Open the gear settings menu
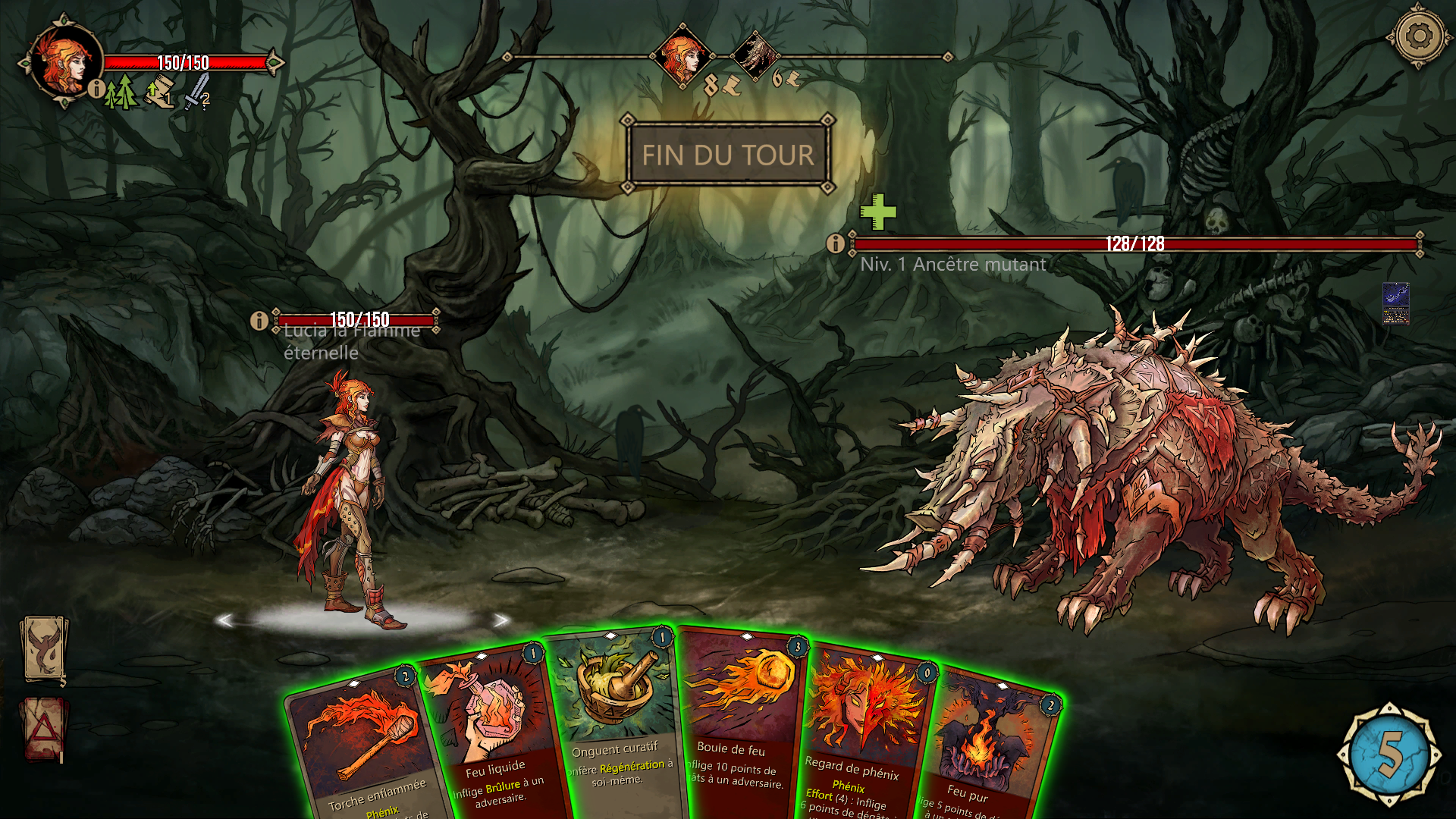This screenshot has width=1456, height=819. coord(1418,36)
